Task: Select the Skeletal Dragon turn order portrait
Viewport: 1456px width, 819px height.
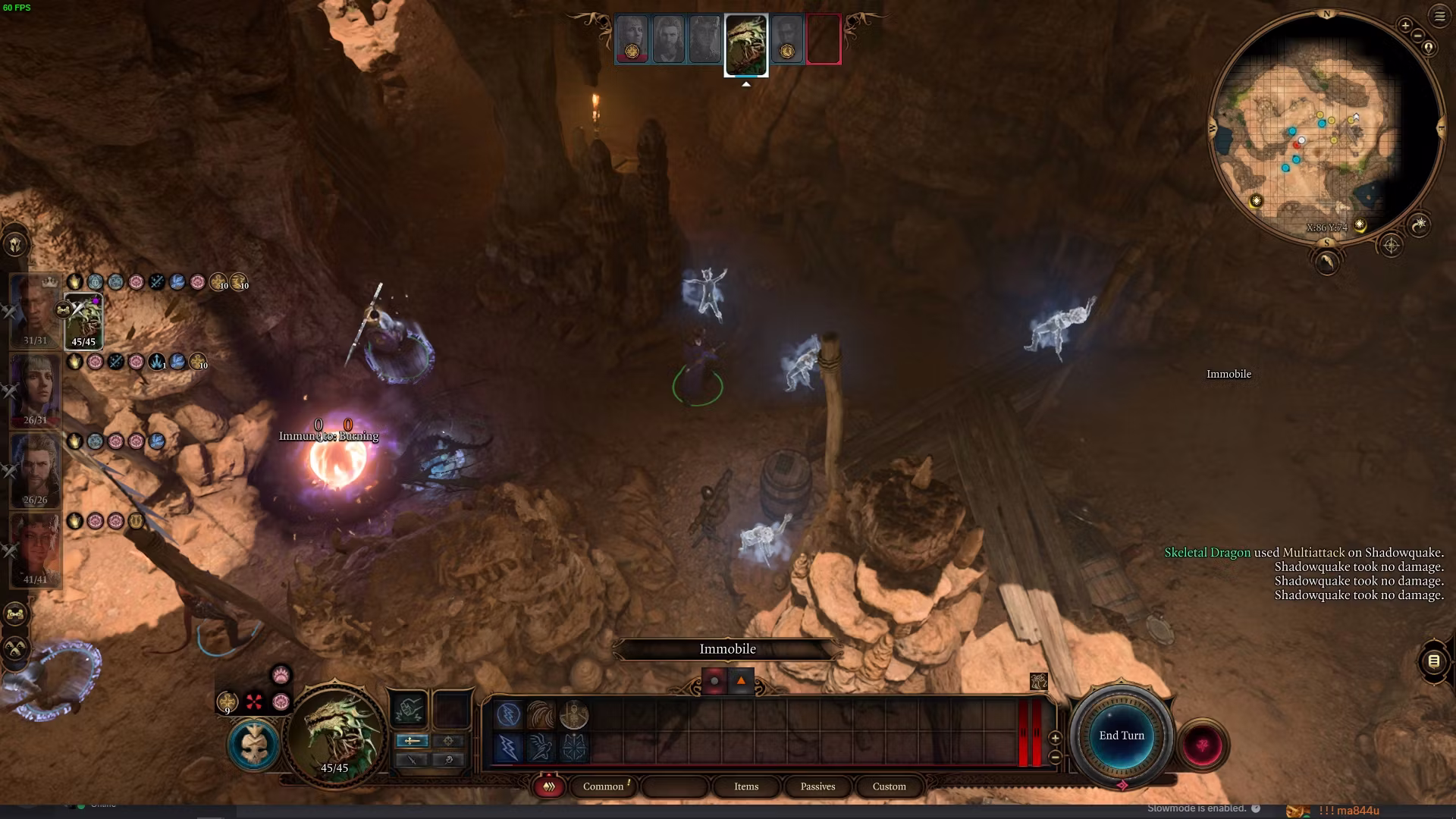Action: click(746, 44)
